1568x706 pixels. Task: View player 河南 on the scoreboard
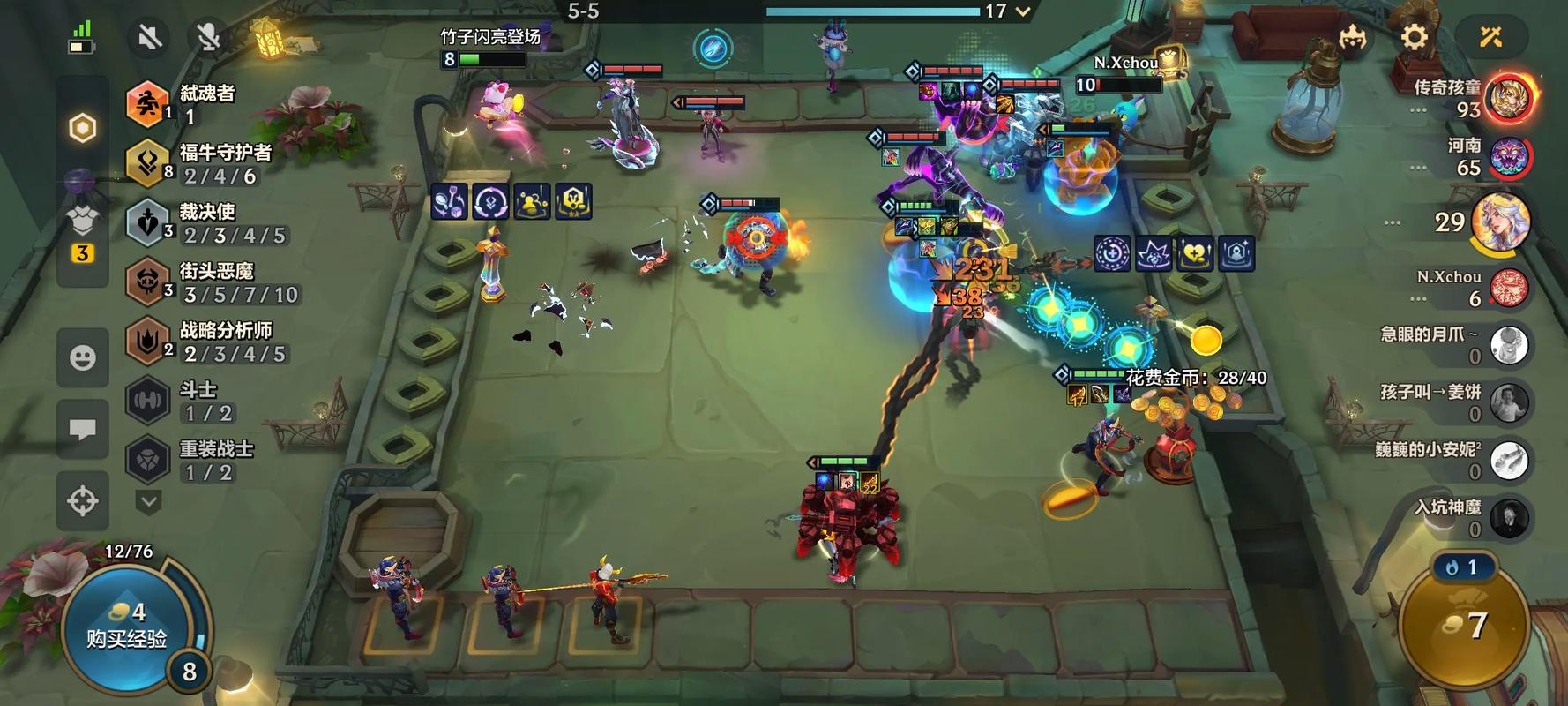(1508, 157)
